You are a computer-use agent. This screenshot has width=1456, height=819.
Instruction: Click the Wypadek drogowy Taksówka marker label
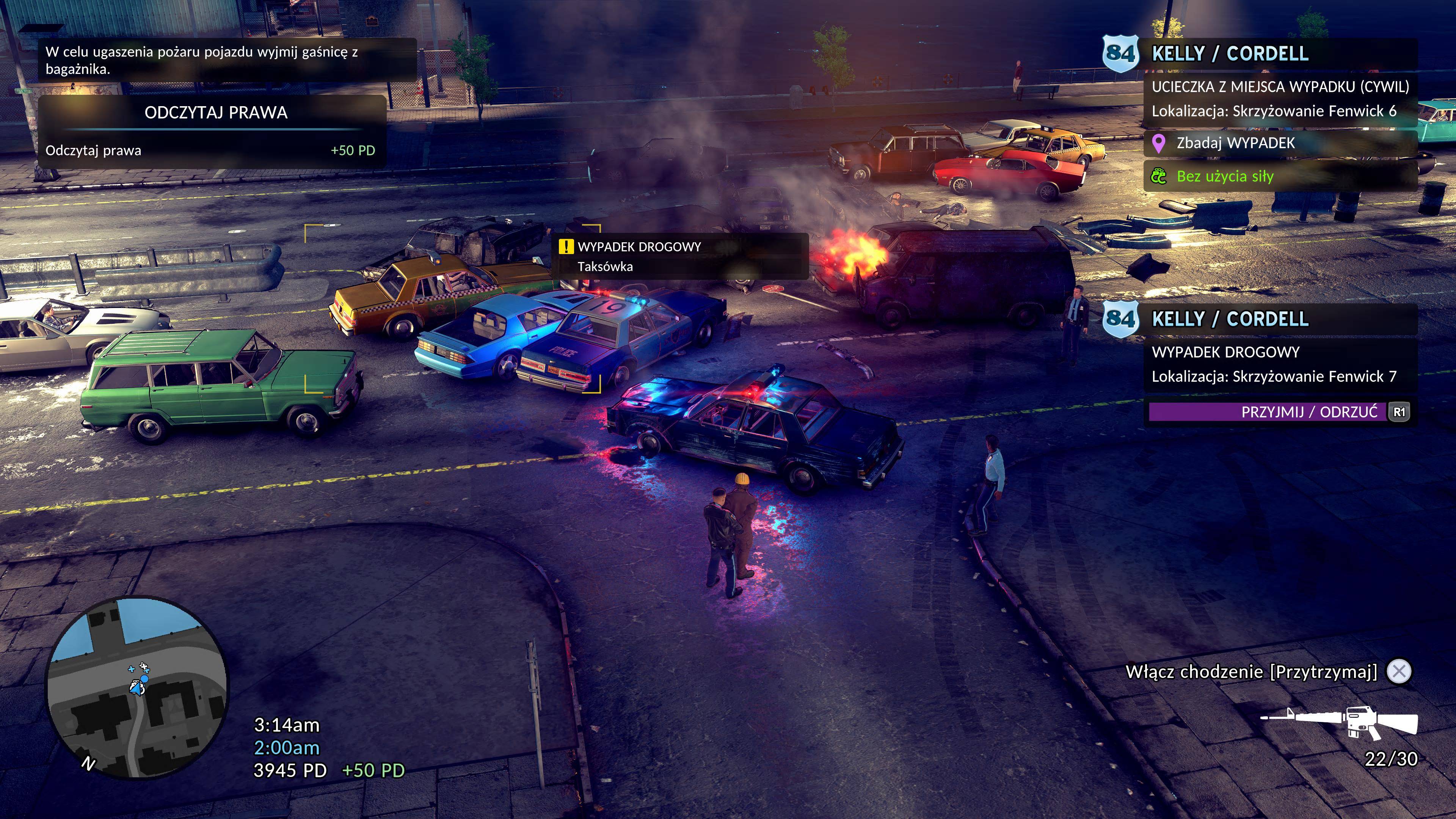click(680, 257)
